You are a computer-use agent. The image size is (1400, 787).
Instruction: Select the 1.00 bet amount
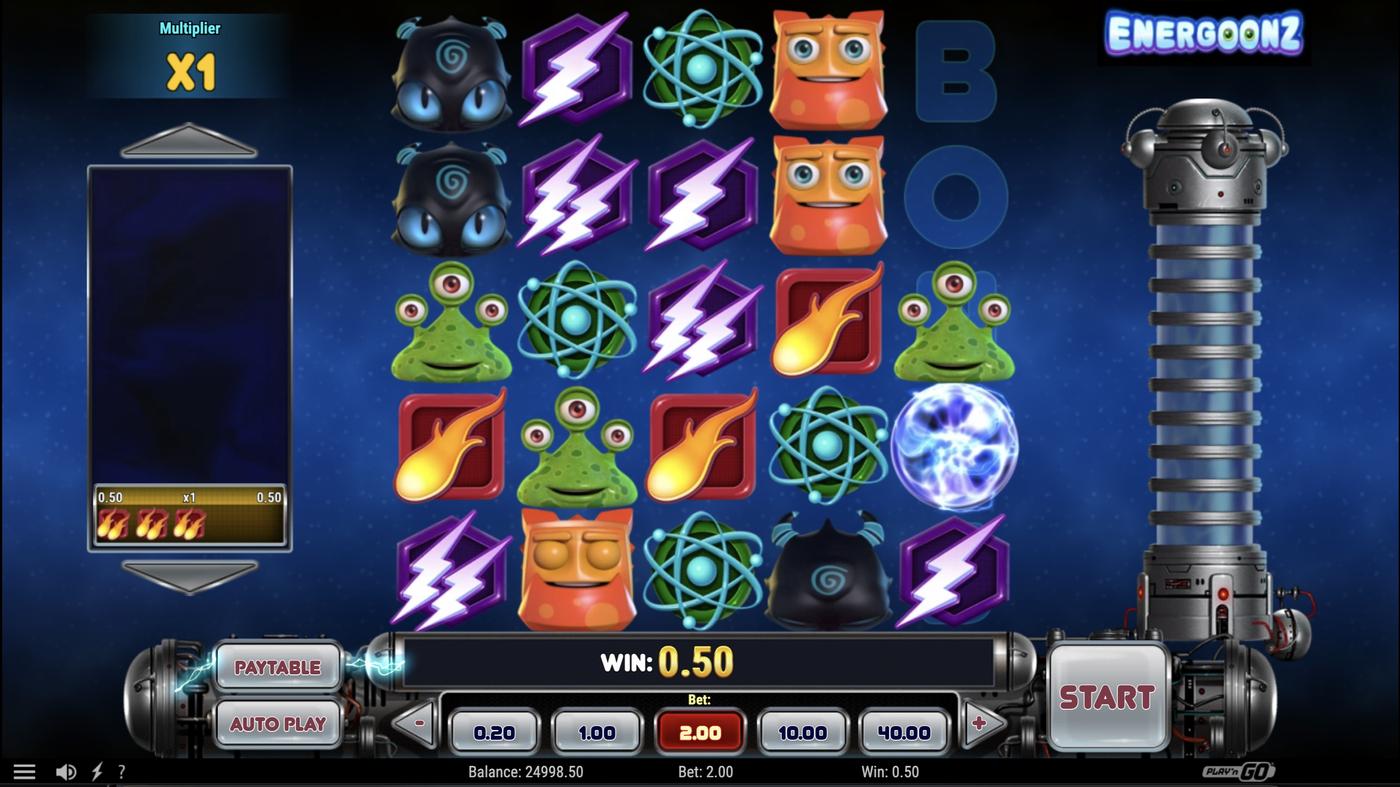click(597, 731)
